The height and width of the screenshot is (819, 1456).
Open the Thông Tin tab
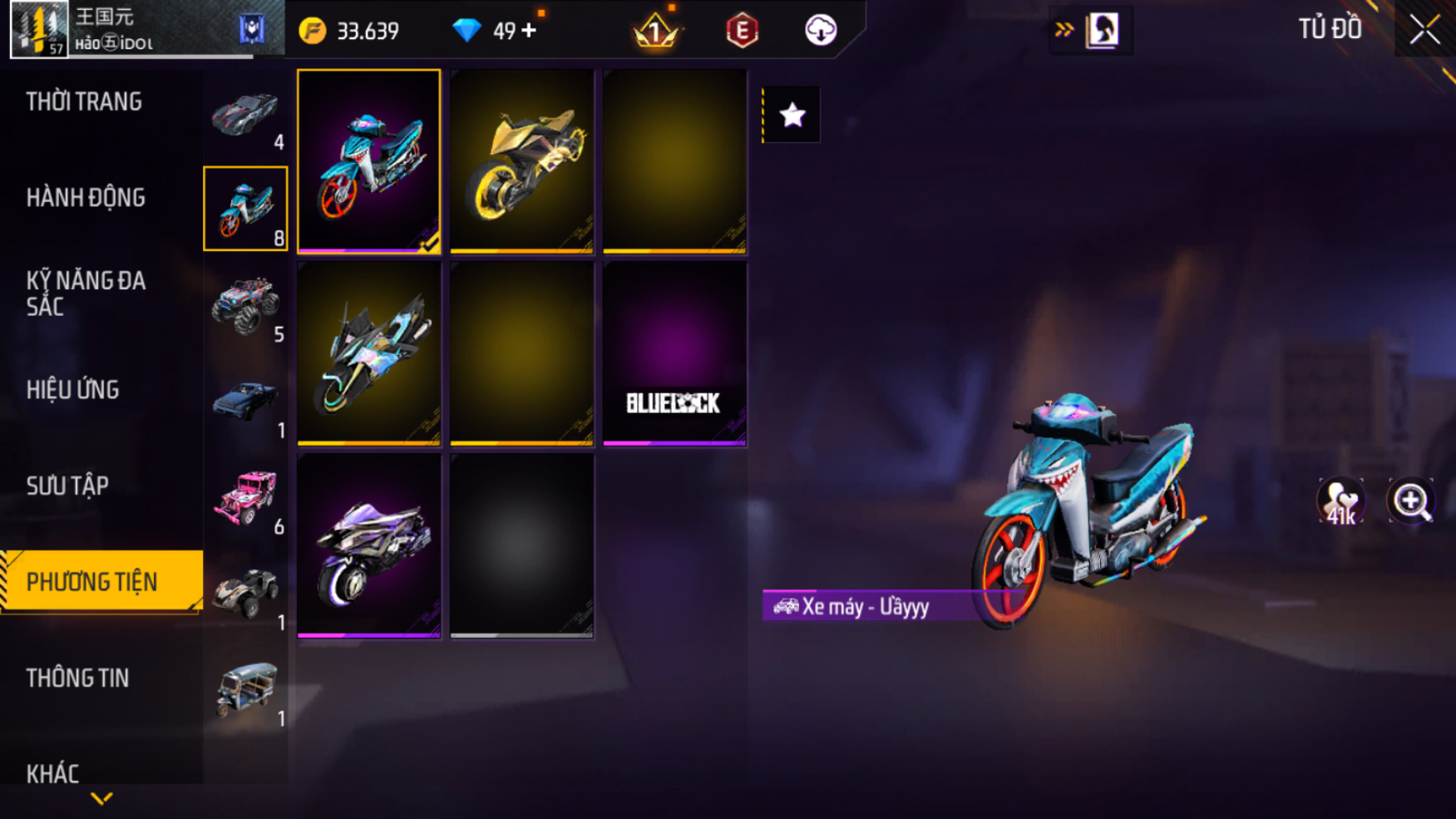[x=77, y=678]
